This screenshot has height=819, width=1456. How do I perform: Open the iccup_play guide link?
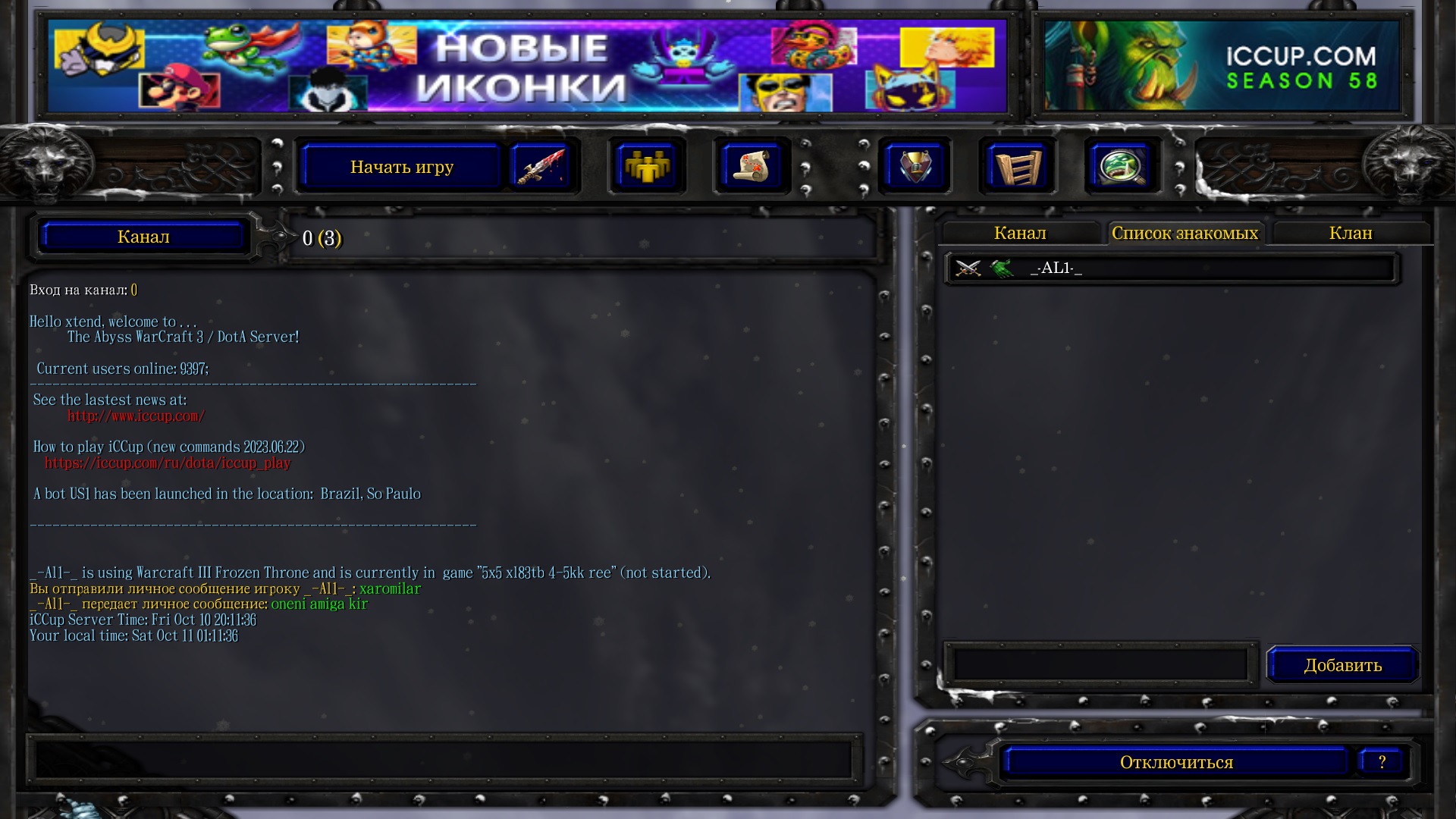click(x=168, y=463)
